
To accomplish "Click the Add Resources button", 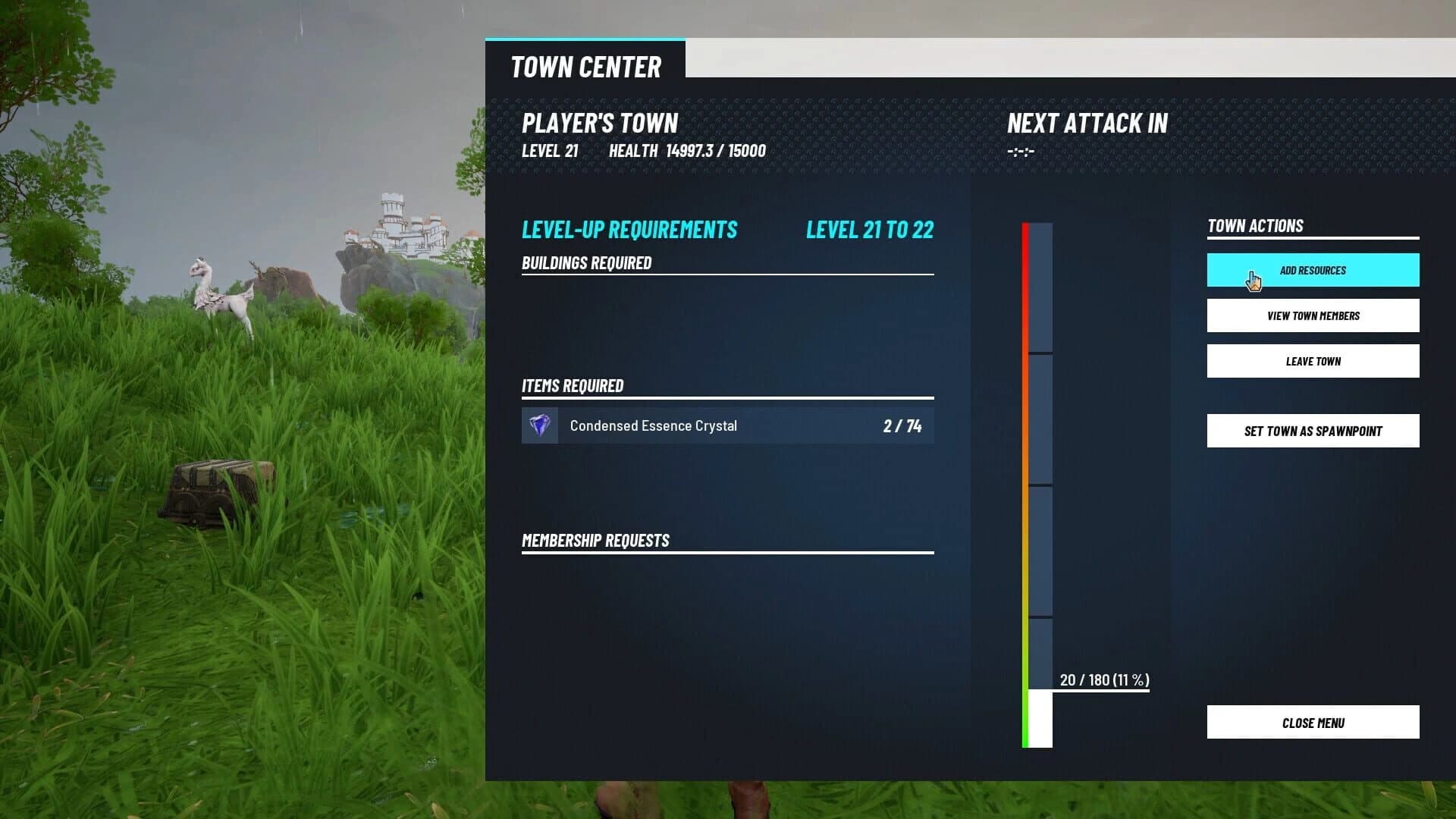I will click(1313, 270).
